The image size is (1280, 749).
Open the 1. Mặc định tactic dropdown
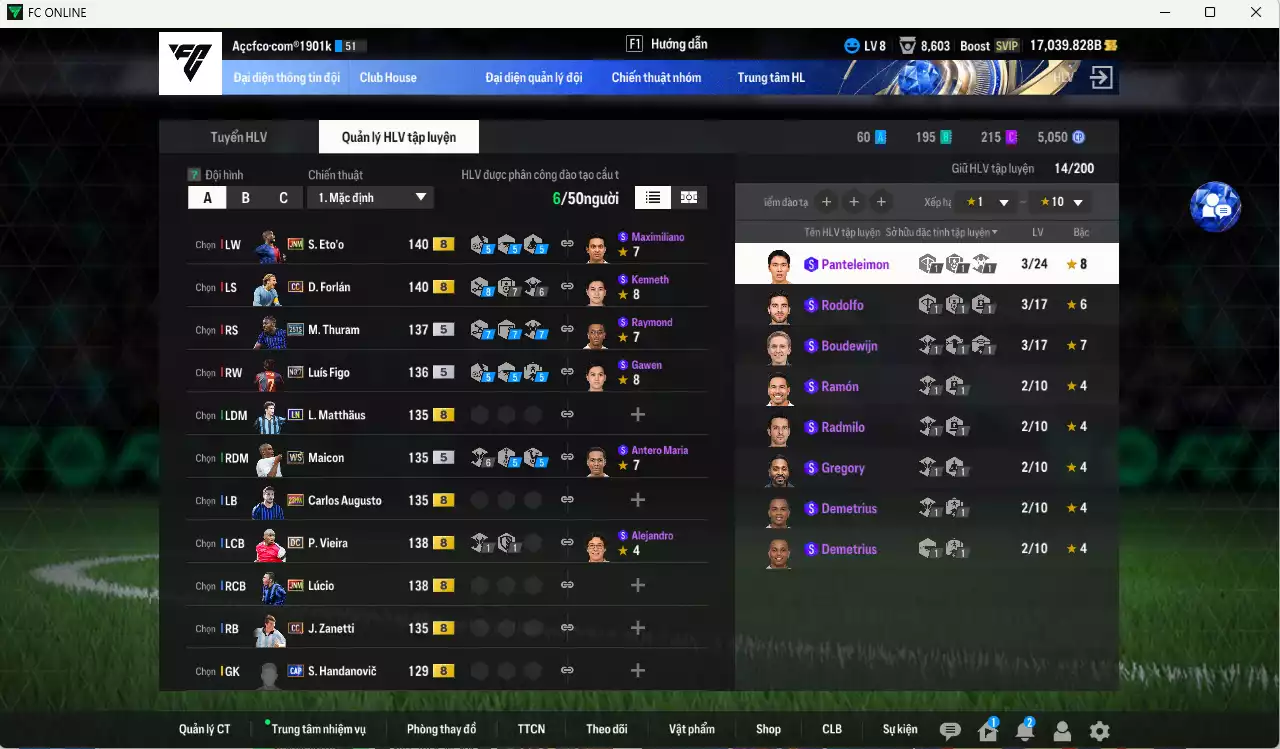click(x=371, y=197)
